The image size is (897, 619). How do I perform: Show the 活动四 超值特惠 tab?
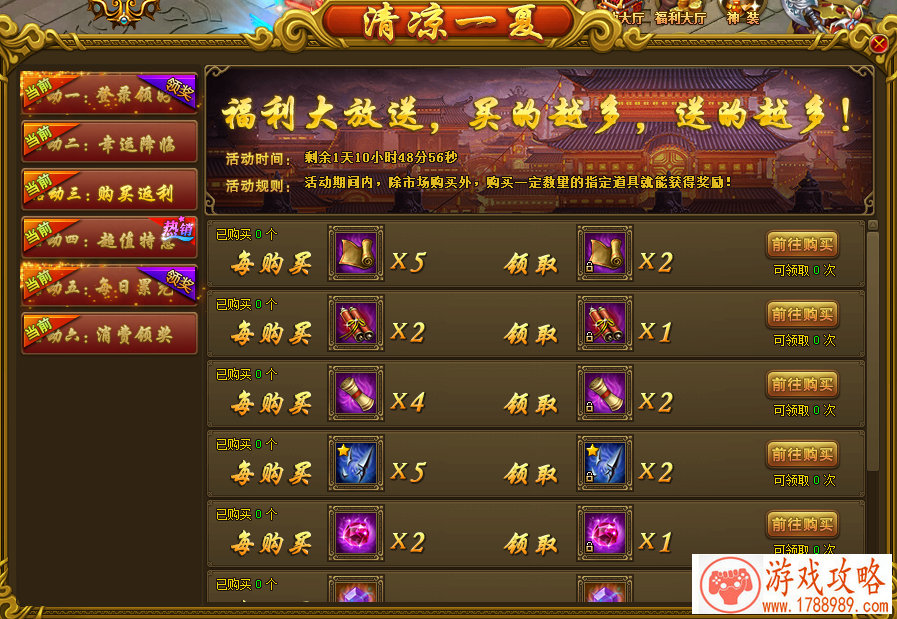tap(109, 238)
